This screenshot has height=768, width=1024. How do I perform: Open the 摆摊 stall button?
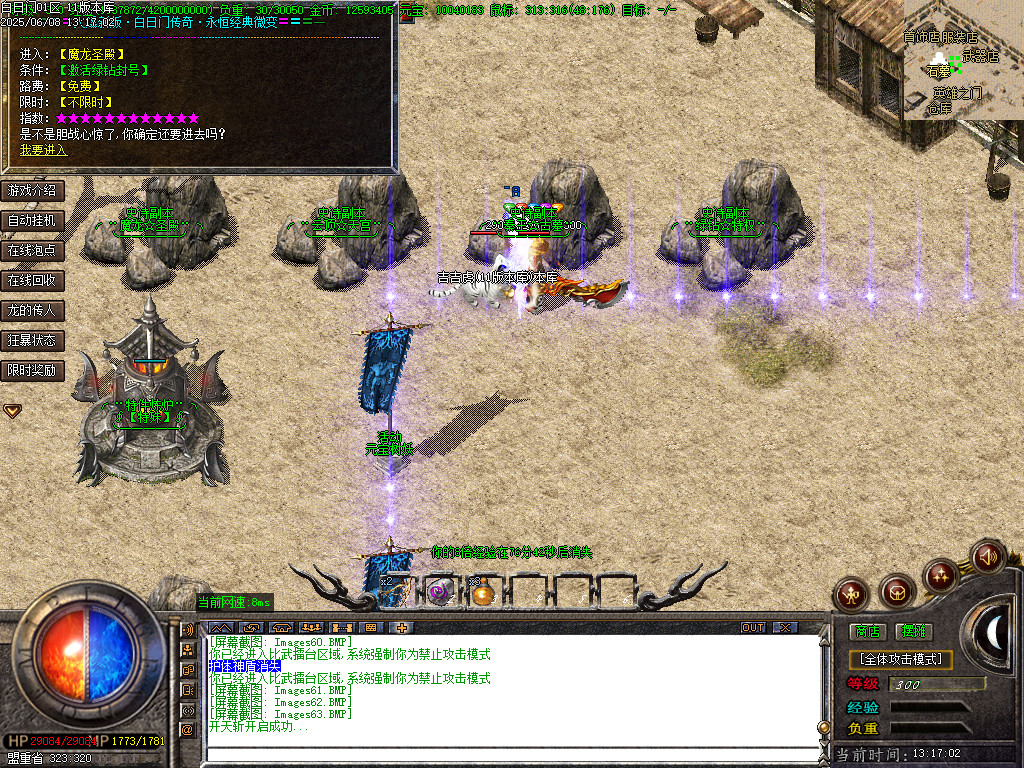tap(913, 631)
